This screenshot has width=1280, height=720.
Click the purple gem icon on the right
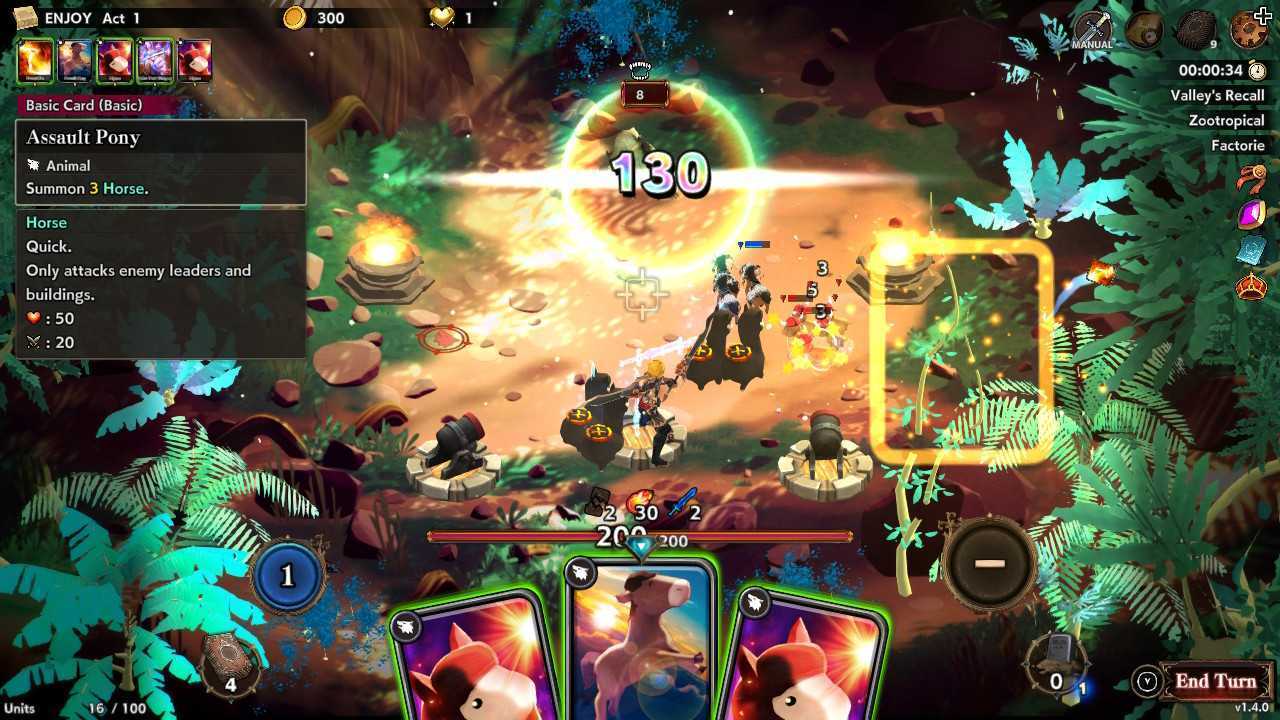pyautogui.click(x=1251, y=214)
